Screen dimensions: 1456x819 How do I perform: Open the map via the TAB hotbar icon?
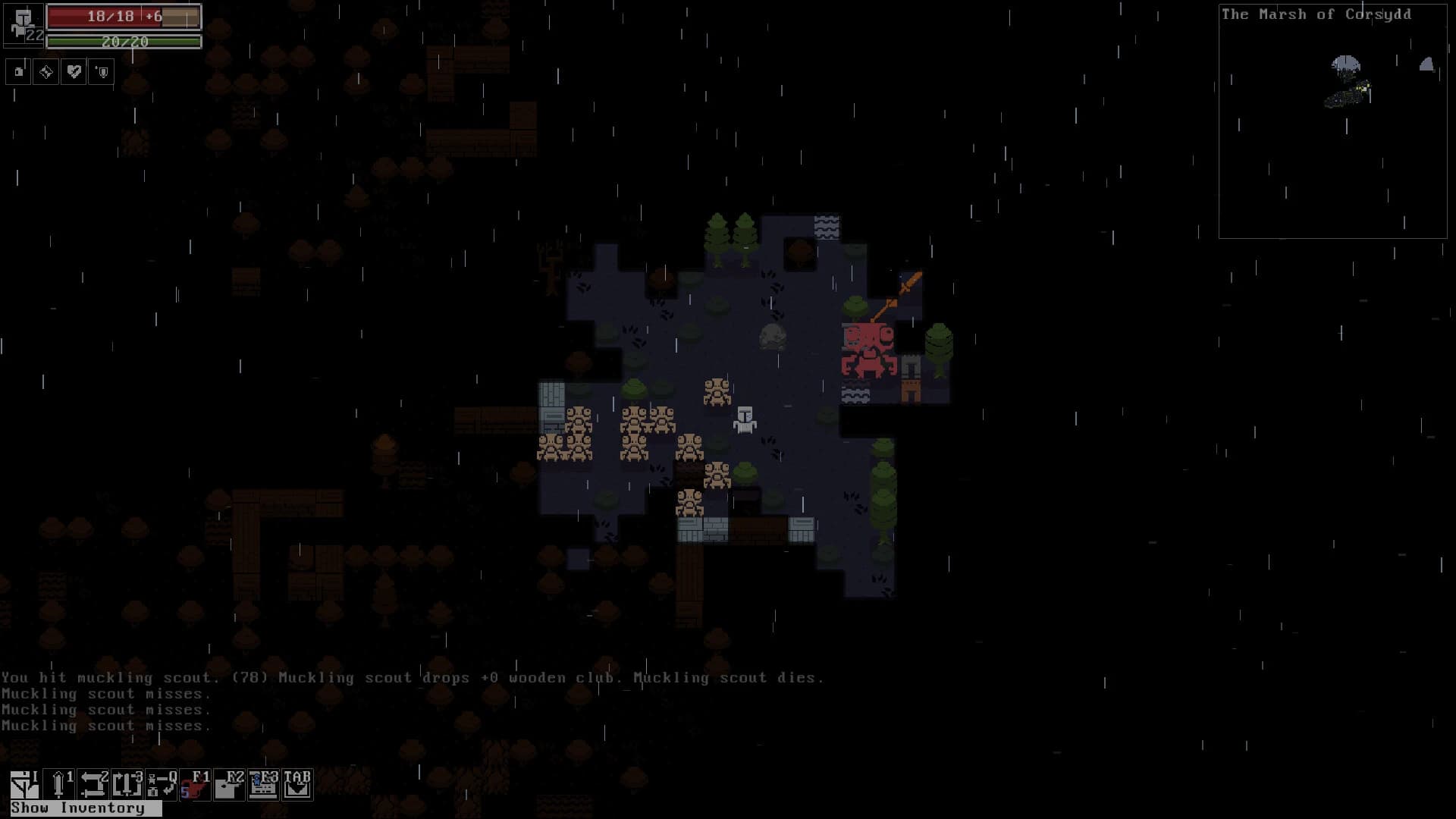click(297, 782)
